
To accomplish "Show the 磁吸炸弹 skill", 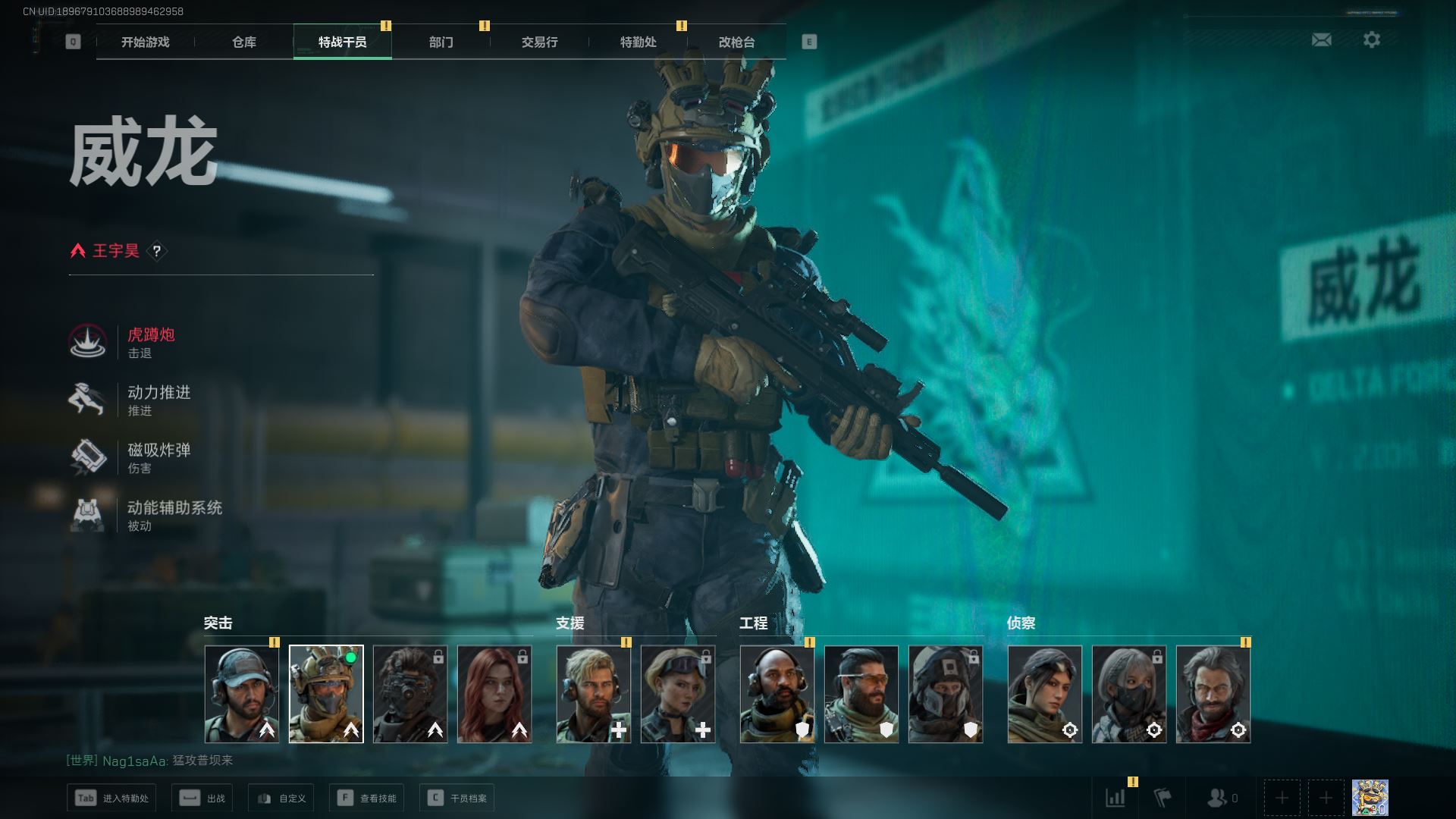I will (x=158, y=457).
